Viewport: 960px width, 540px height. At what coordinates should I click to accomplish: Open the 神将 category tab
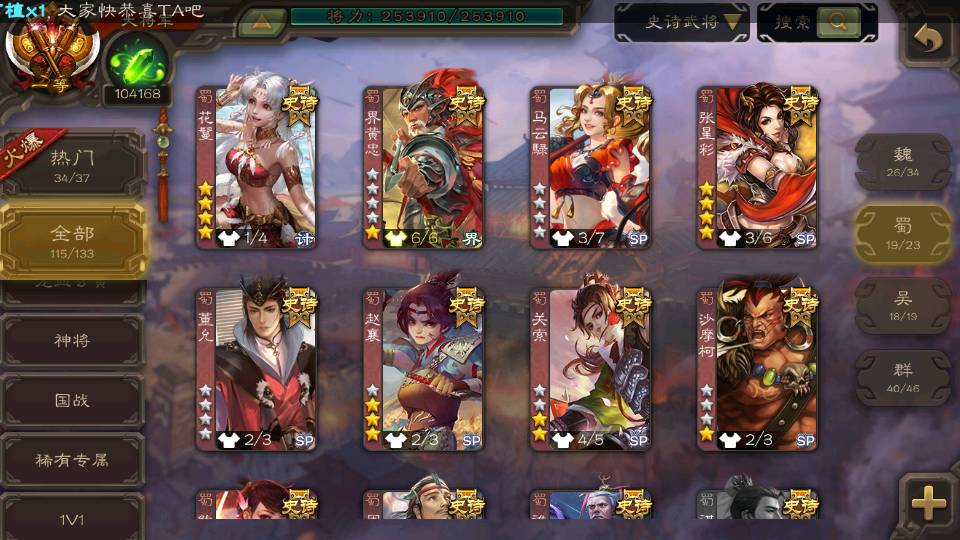(72, 340)
